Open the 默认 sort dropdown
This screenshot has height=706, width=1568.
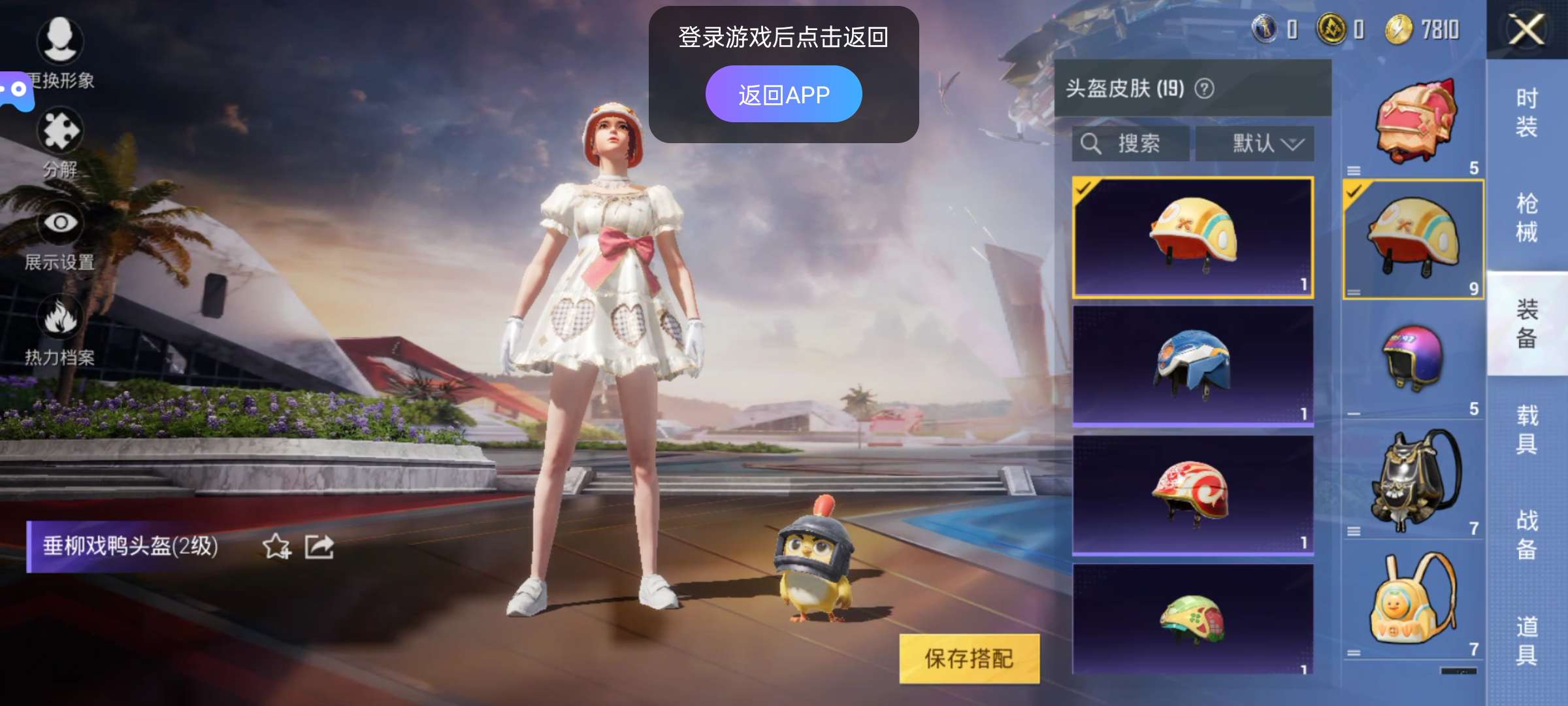click(x=1253, y=144)
